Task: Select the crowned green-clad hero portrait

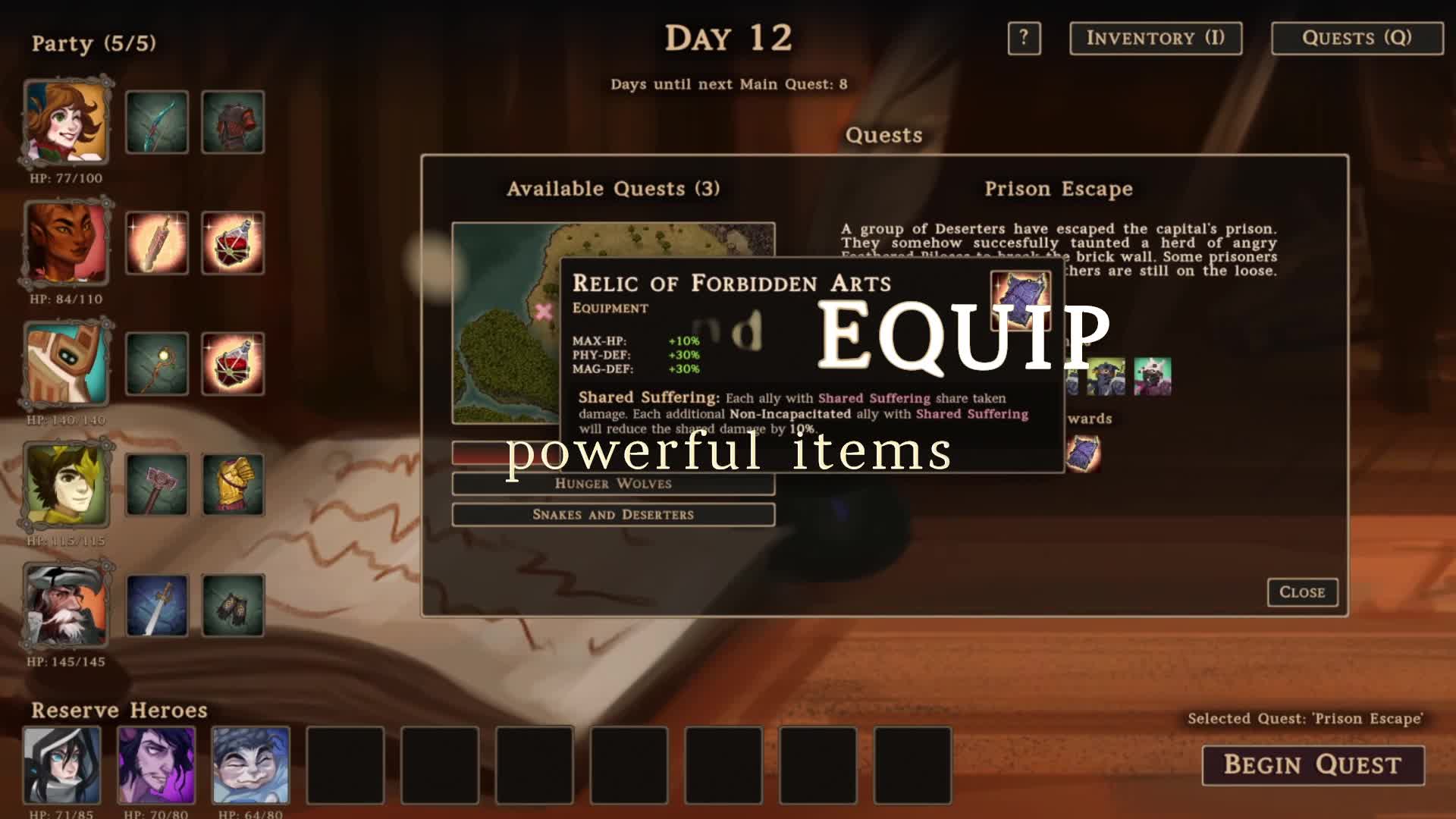Action: click(66, 485)
